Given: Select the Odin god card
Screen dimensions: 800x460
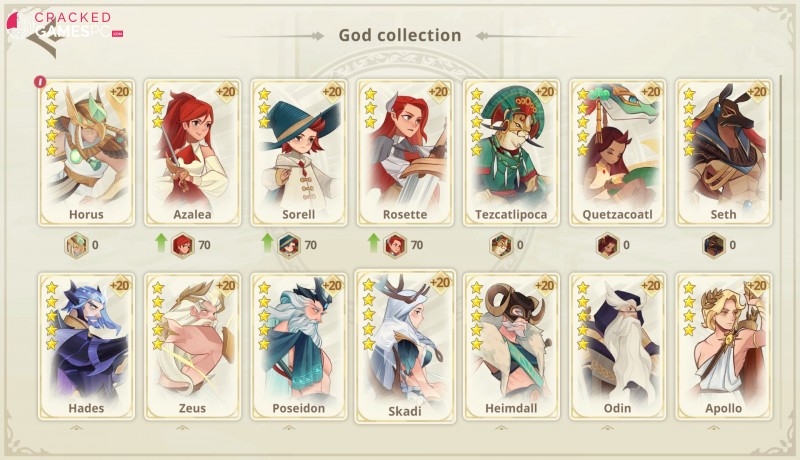Looking at the screenshot, I should point(617,343).
